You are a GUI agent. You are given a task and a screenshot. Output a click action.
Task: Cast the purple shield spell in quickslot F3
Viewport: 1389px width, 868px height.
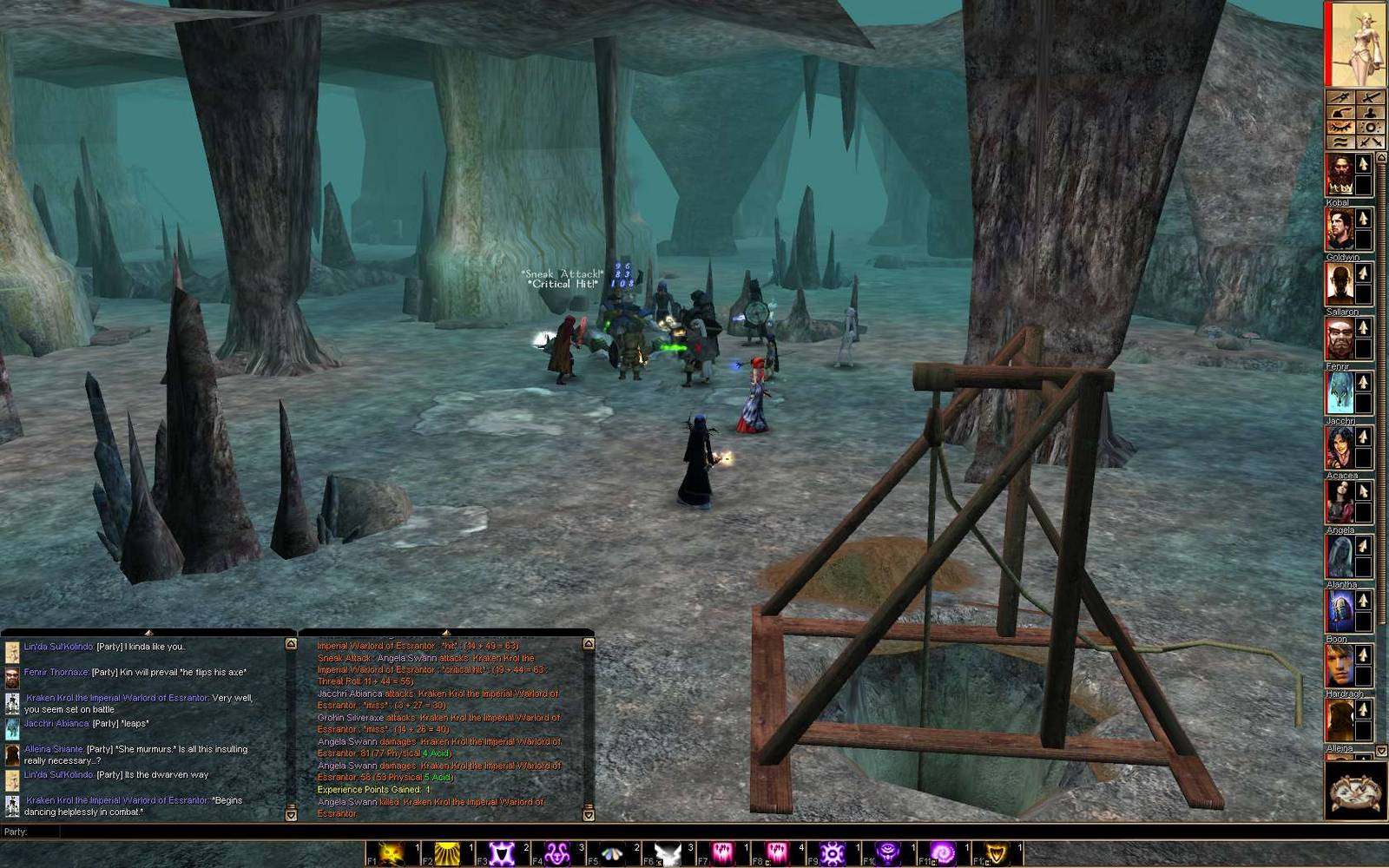pos(501,852)
